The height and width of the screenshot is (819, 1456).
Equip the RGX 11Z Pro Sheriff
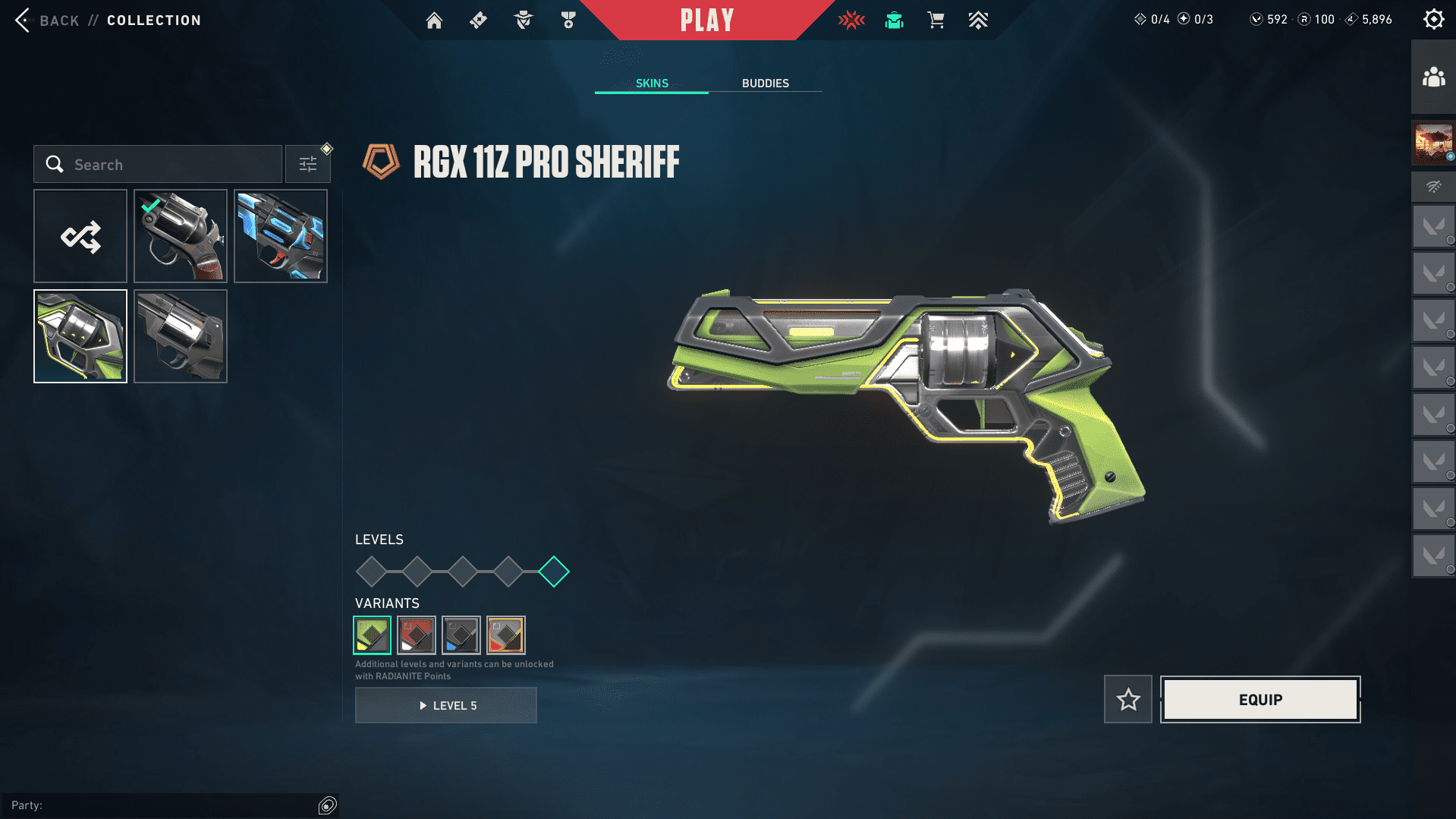(1260, 700)
